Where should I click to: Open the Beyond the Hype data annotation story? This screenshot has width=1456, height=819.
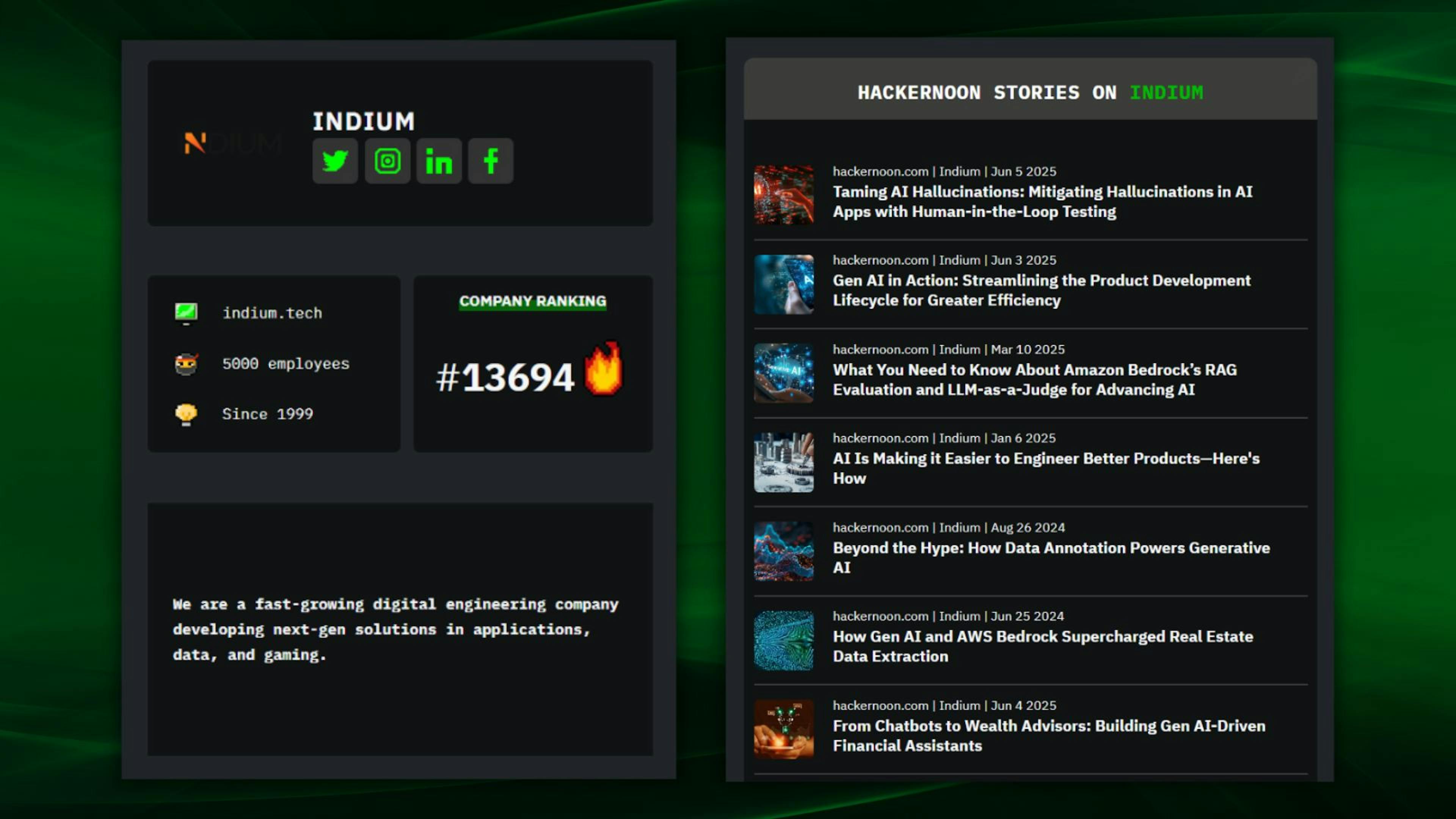click(1051, 557)
